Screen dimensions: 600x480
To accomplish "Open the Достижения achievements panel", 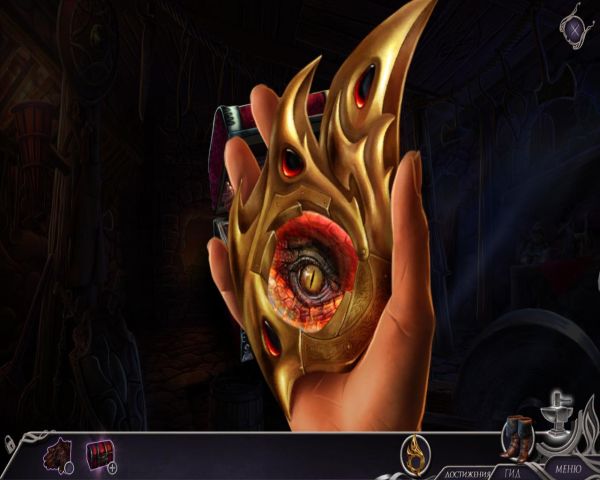I will point(465,471).
